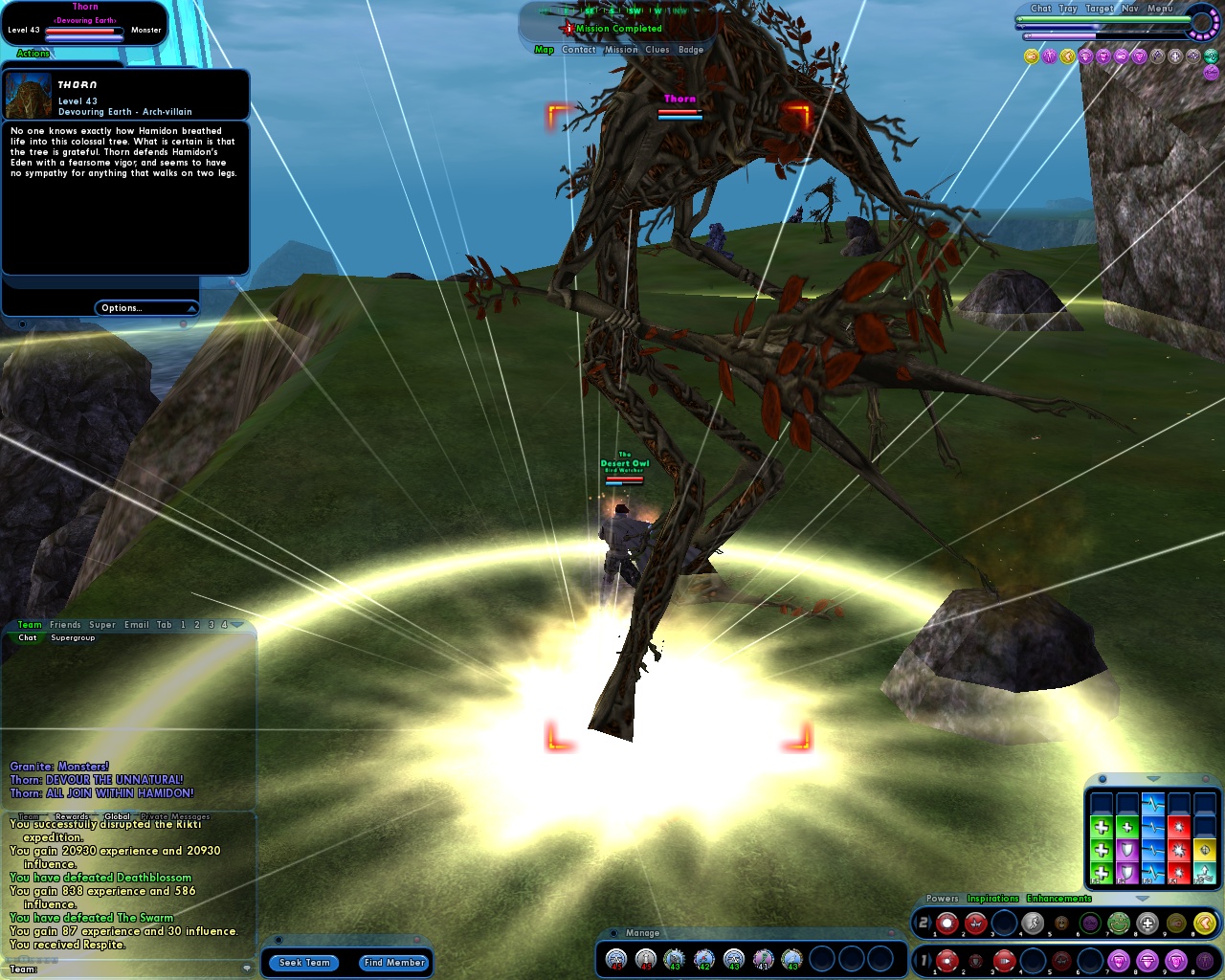Activate the purple power in slot 7
Viewport: 1225px width, 980px height.
[1117, 960]
